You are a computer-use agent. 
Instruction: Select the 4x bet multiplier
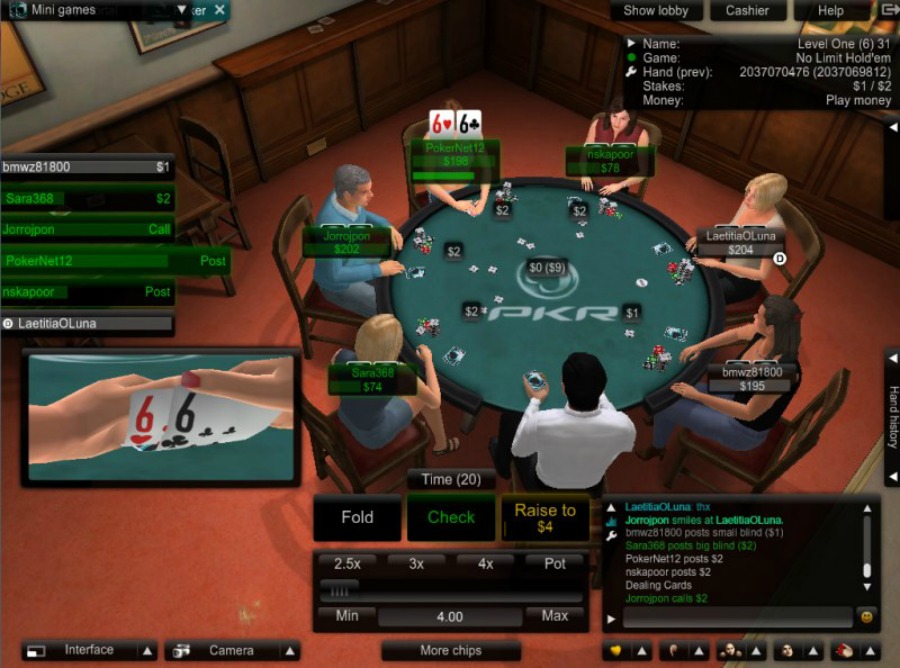[x=485, y=564]
